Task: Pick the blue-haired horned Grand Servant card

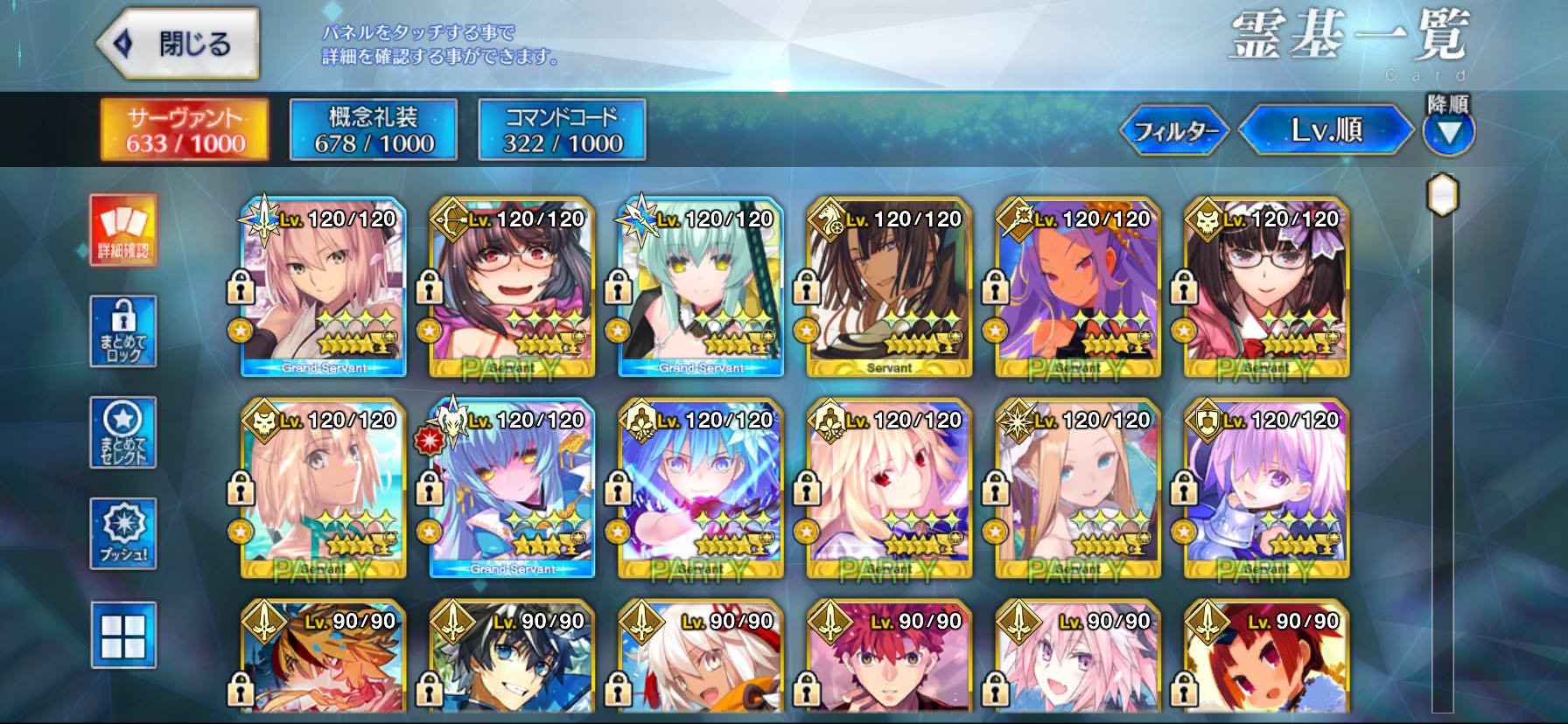Action: [512, 490]
